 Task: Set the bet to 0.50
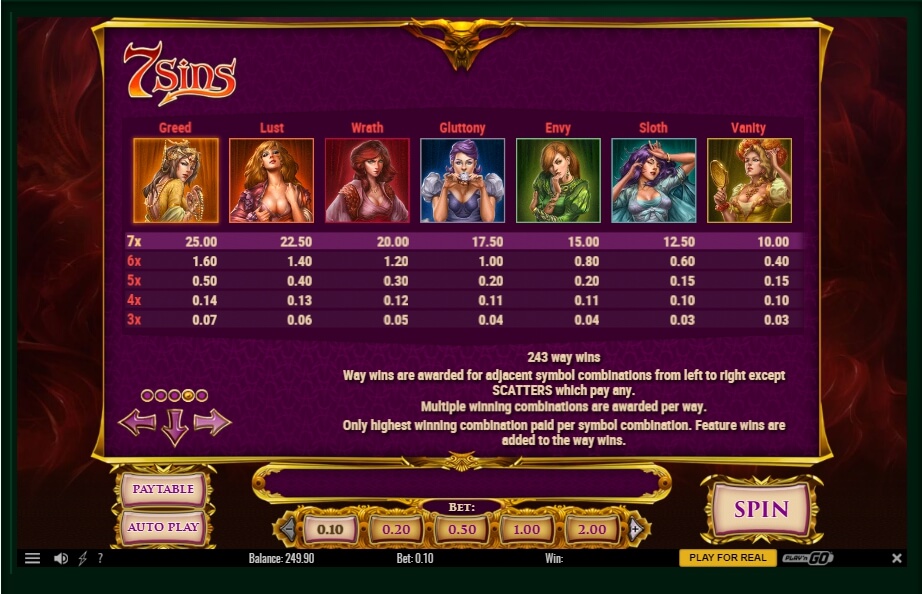pyautogui.click(x=461, y=529)
